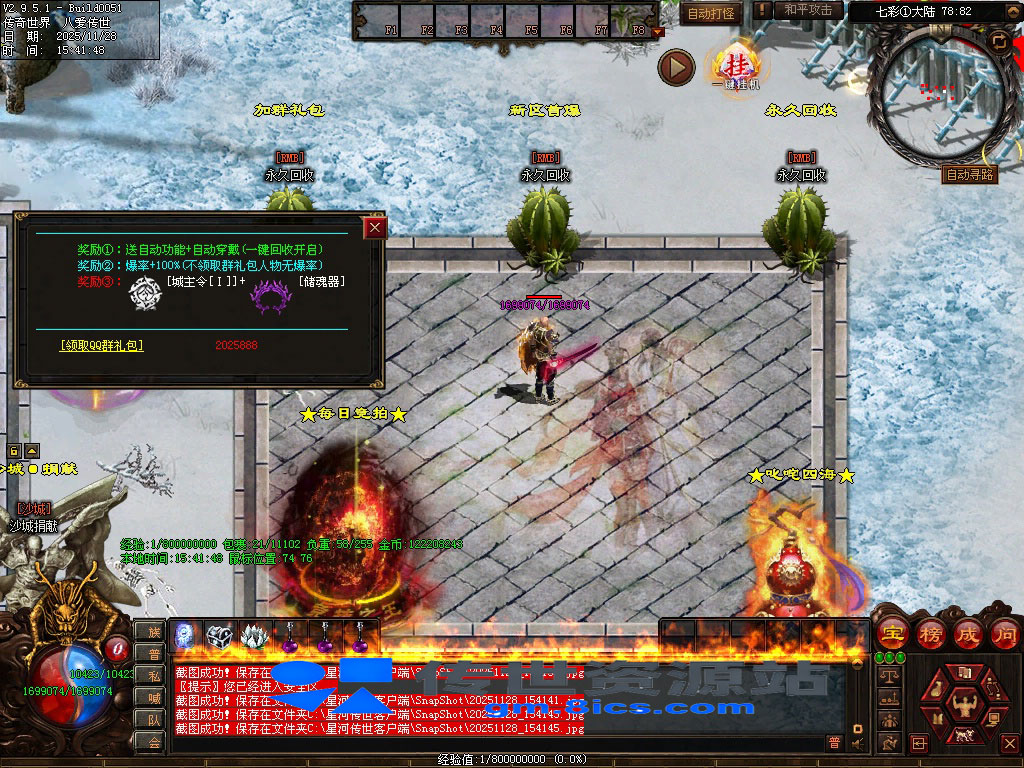Click the balance scales icon button
This screenshot has height=768, width=1024.
pos(888,677)
